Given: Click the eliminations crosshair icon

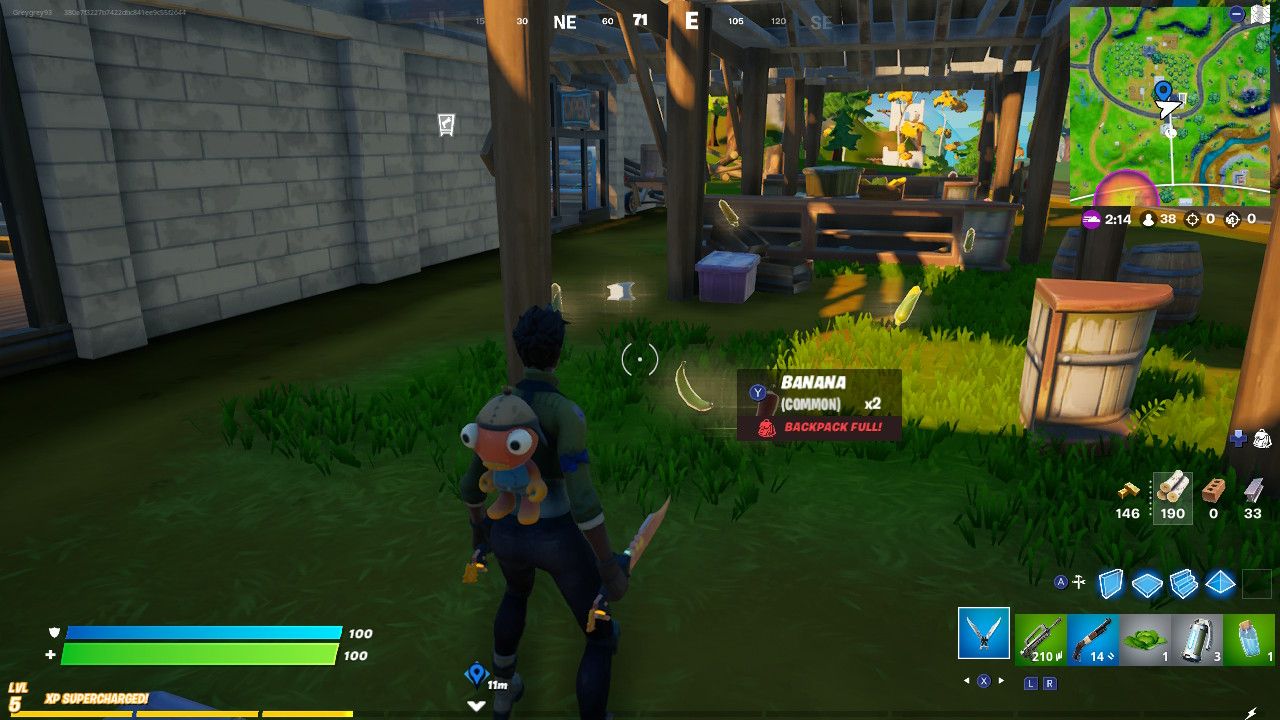Looking at the screenshot, I should pos(1192,220).
